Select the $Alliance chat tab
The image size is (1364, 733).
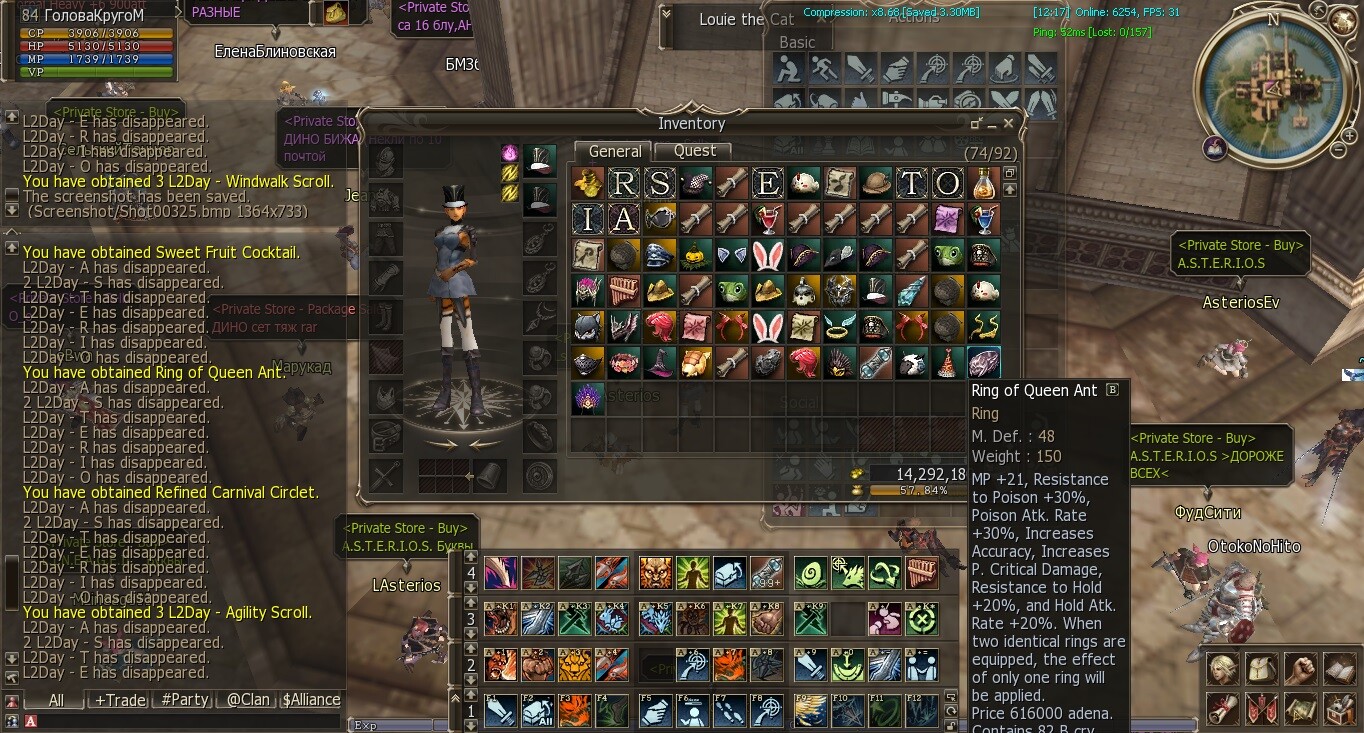pos(311,700)
